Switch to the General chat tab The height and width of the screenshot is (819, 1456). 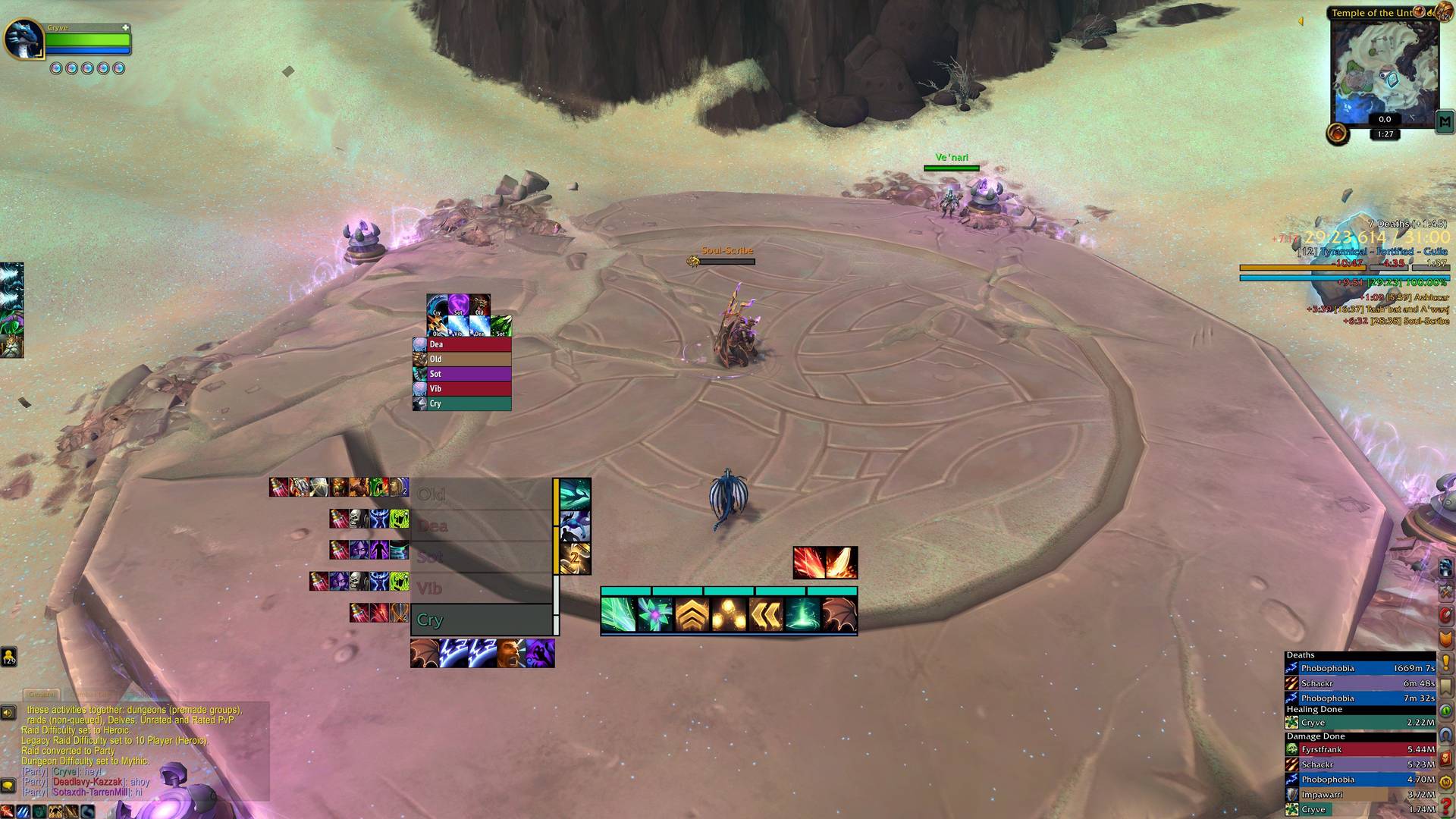42,695
